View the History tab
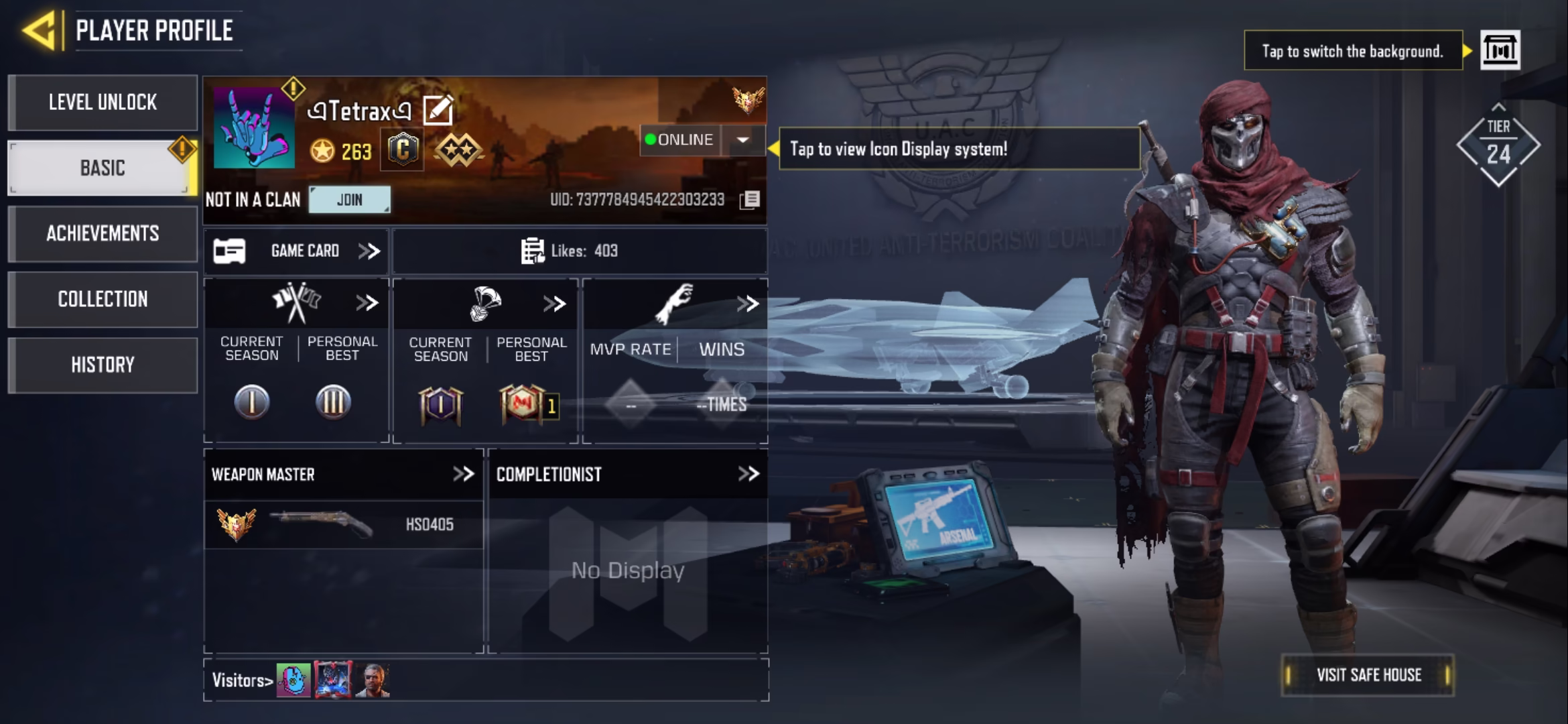This screenshot has width=1568, height=724. (x=103, y=365)
